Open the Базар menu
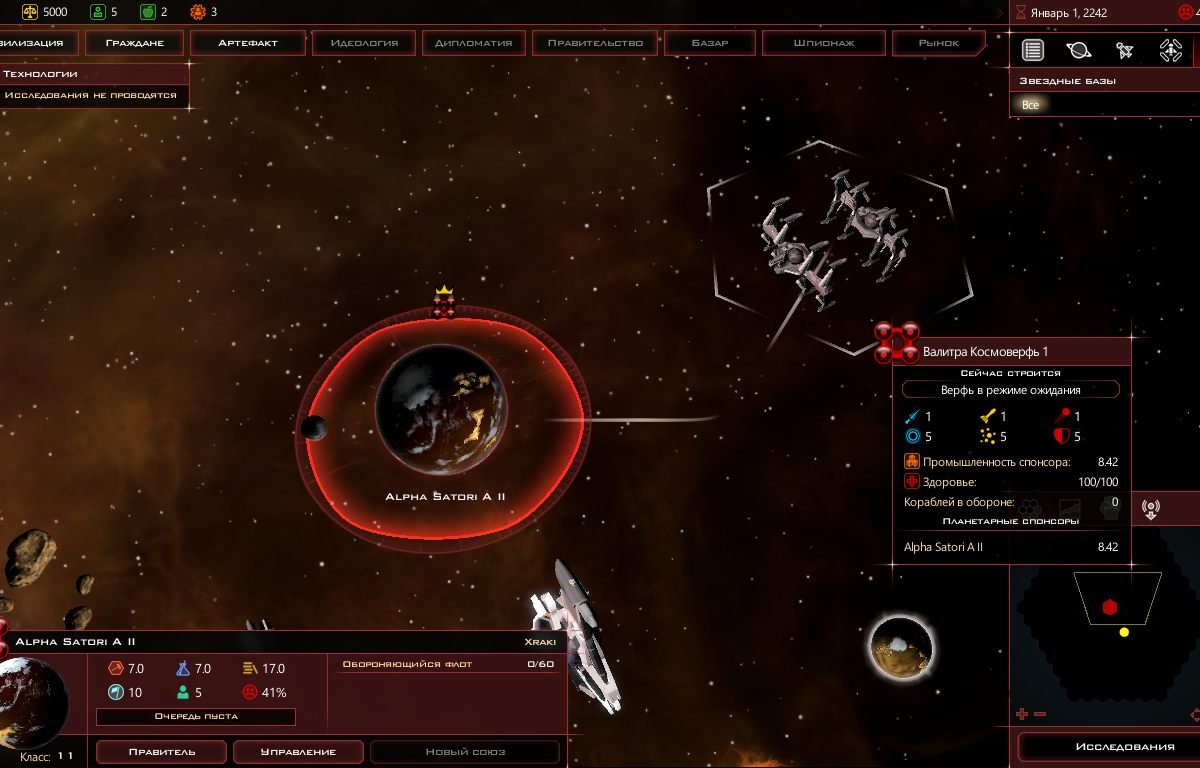Viewport: 1200px width, 768px height. (x=710, y=43)
